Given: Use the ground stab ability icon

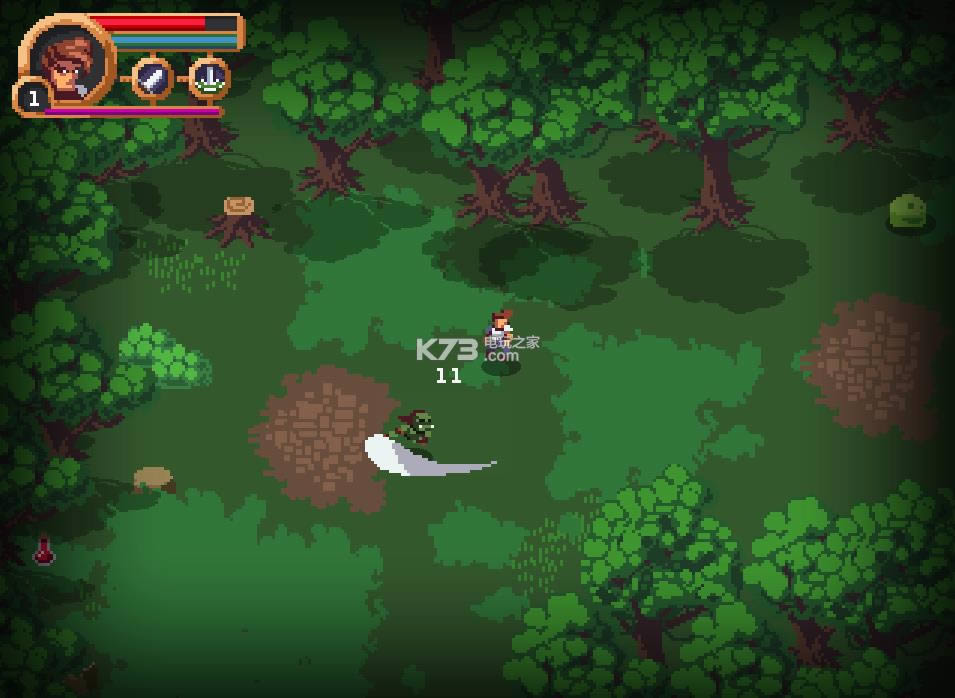Looking at the screenshot, I should [209, 78].
